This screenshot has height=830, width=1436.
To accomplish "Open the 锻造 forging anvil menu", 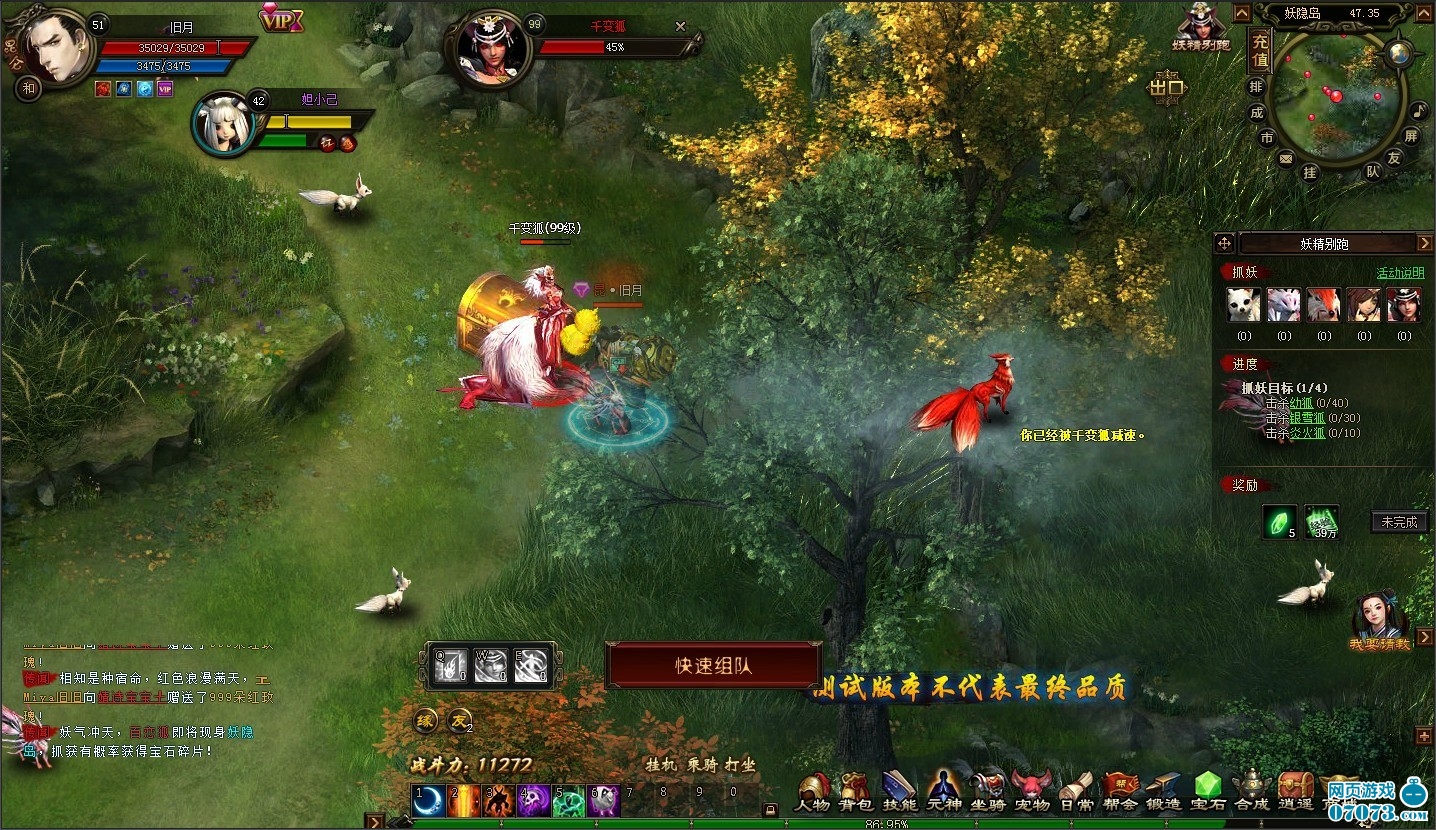I will pos(1164,792).
